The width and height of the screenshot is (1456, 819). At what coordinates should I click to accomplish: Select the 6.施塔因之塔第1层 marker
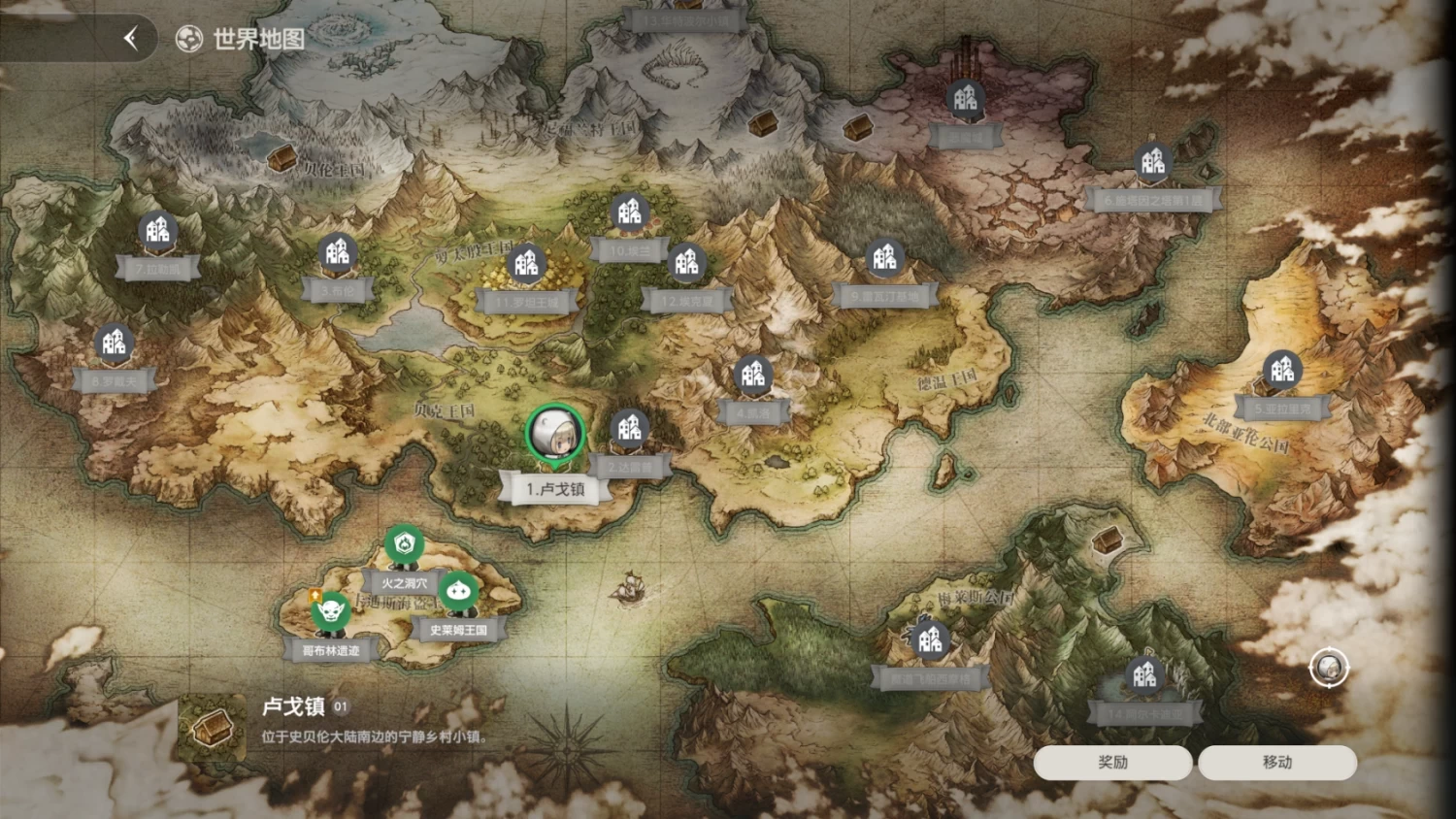click(x=1152, y=163)
